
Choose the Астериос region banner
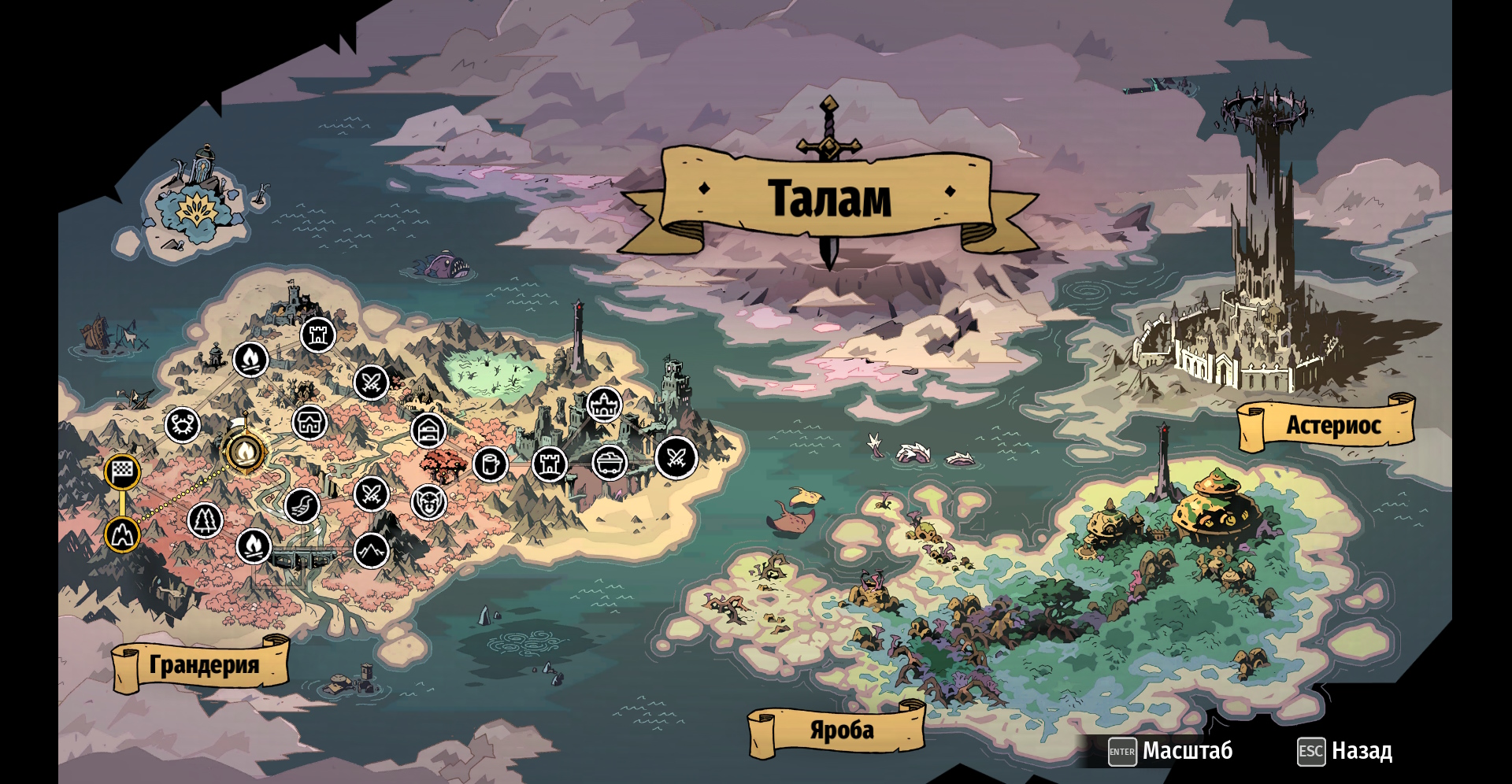pos(1332,426)
